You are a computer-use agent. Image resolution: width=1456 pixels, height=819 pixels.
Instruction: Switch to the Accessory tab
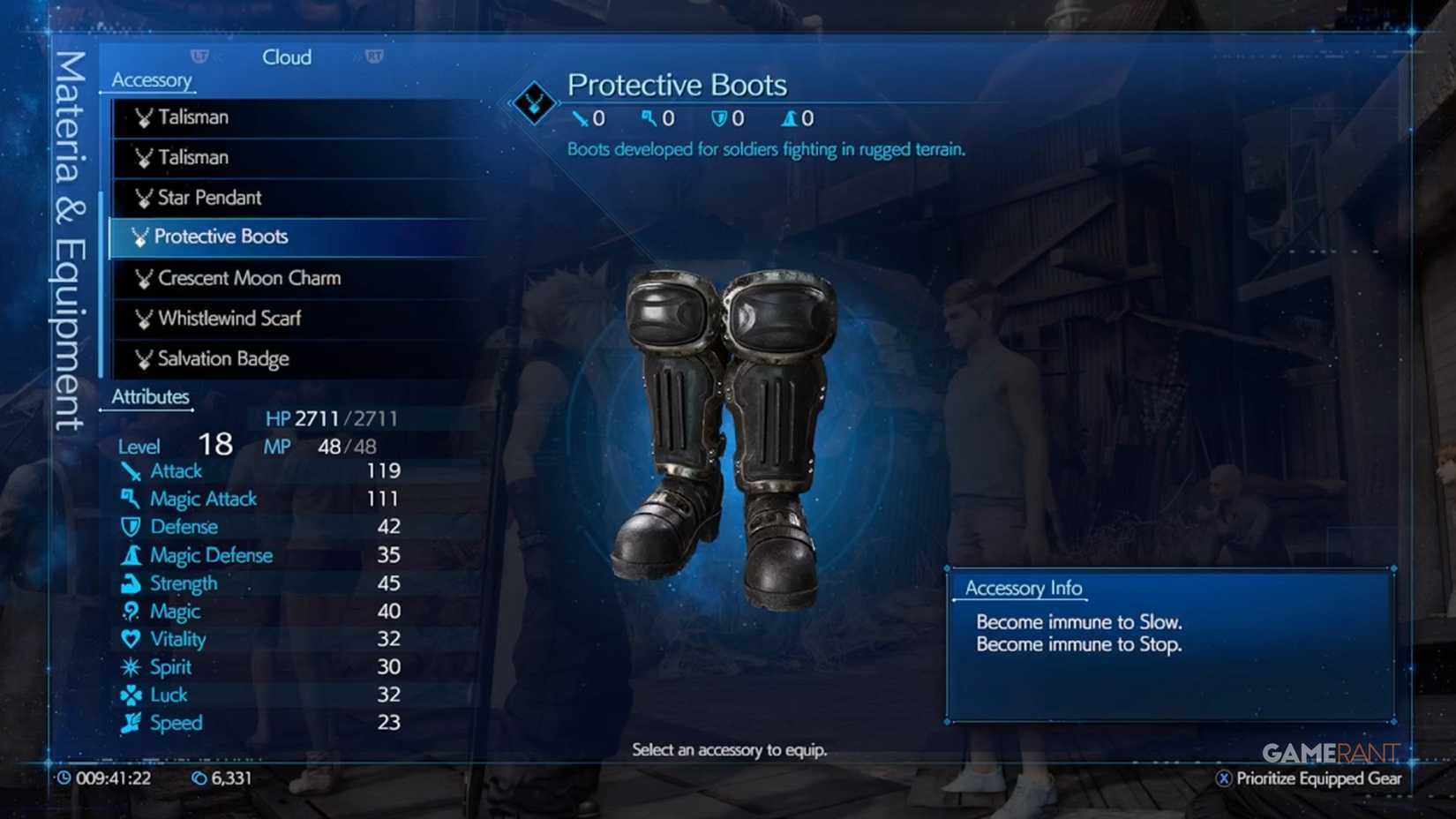pyautogui.click(x=150, y=80)
